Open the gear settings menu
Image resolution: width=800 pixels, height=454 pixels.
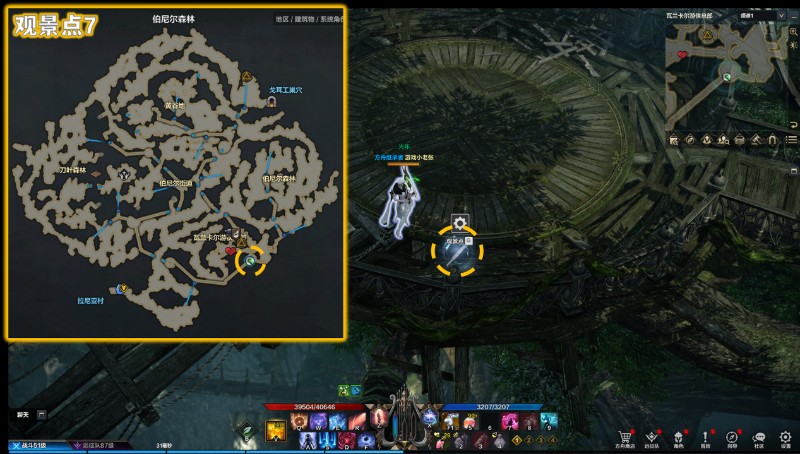[786, 437]
